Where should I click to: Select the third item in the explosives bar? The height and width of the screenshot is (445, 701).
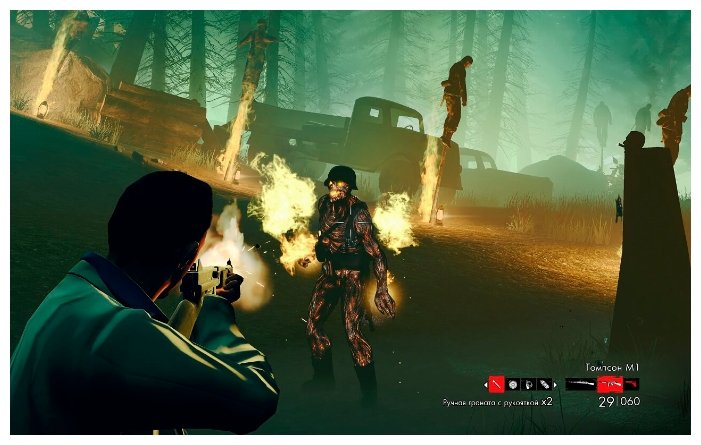click(529, 384)
